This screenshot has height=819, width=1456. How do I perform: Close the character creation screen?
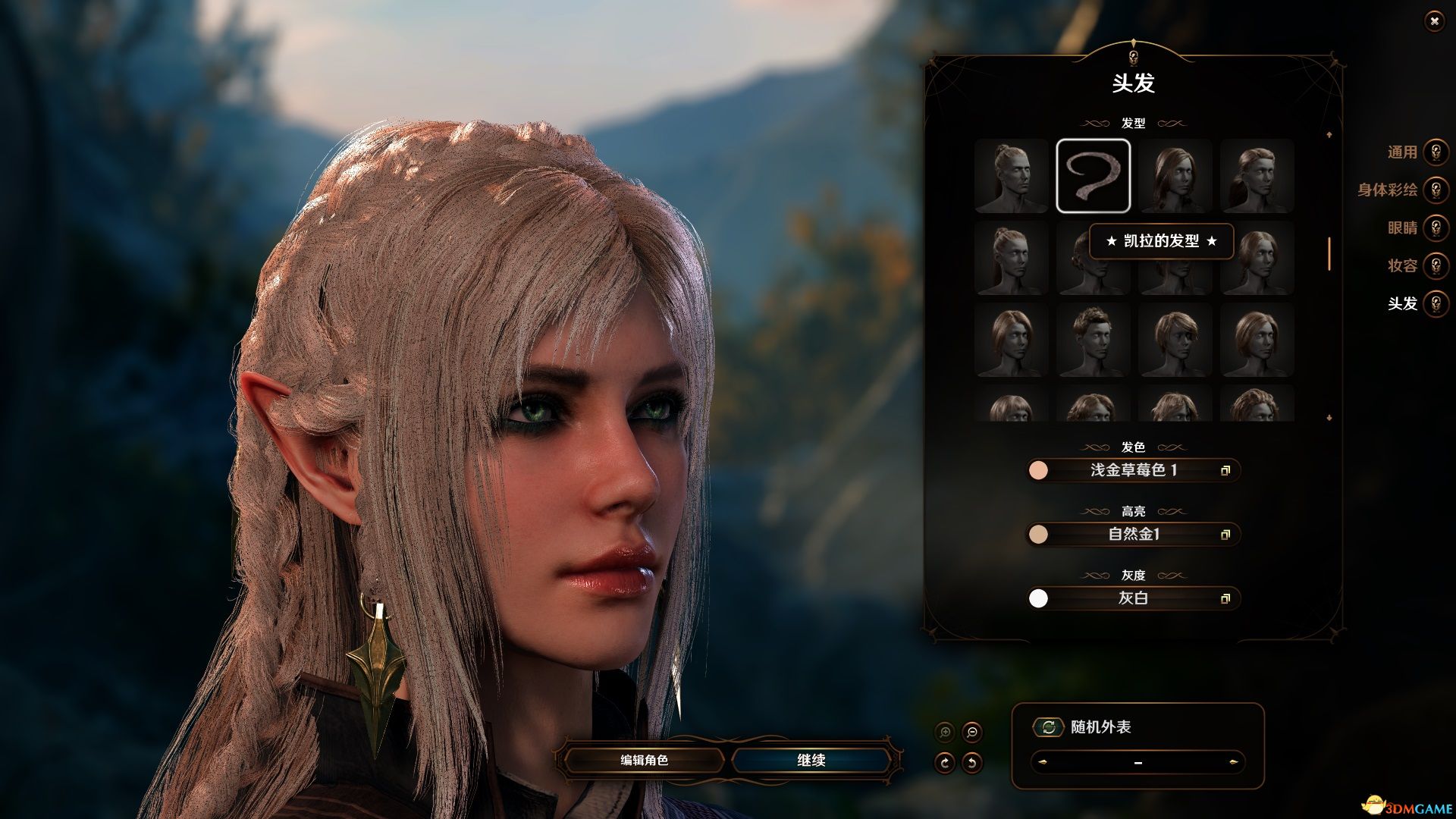pyautogui.click(x=1434, y=22)
